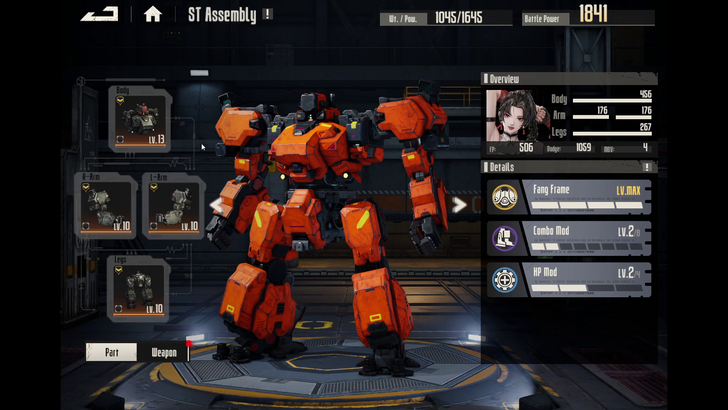Click the pilot portrait
This screenshot has height=410, width=728.
click(513, 117)
